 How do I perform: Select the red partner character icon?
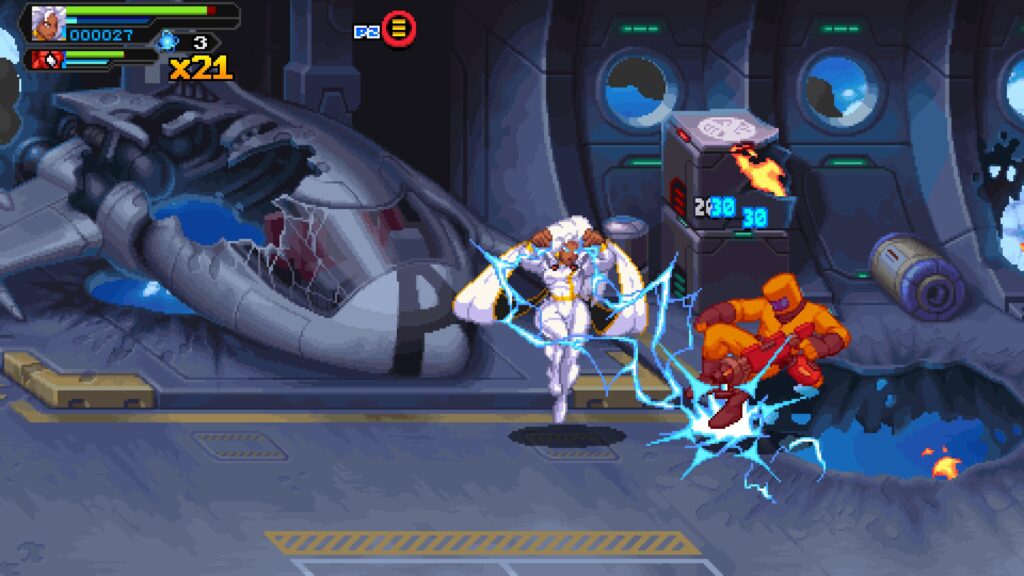point(46,59)
